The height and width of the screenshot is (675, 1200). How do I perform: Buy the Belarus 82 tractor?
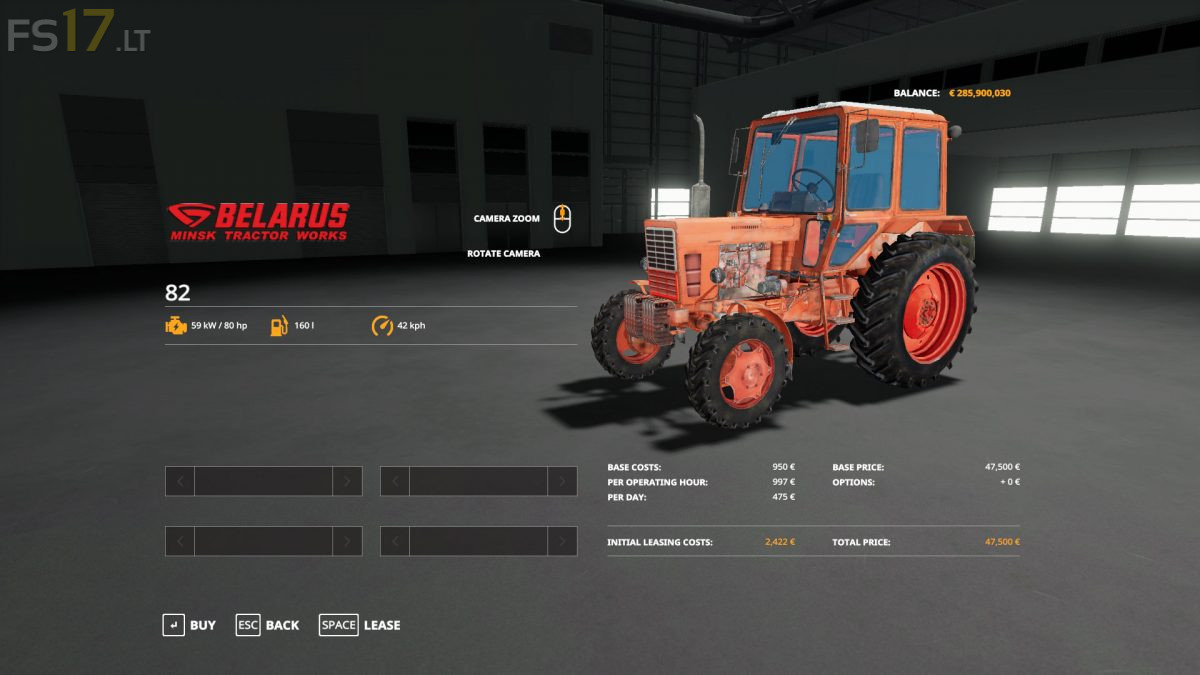click(189, 625)
